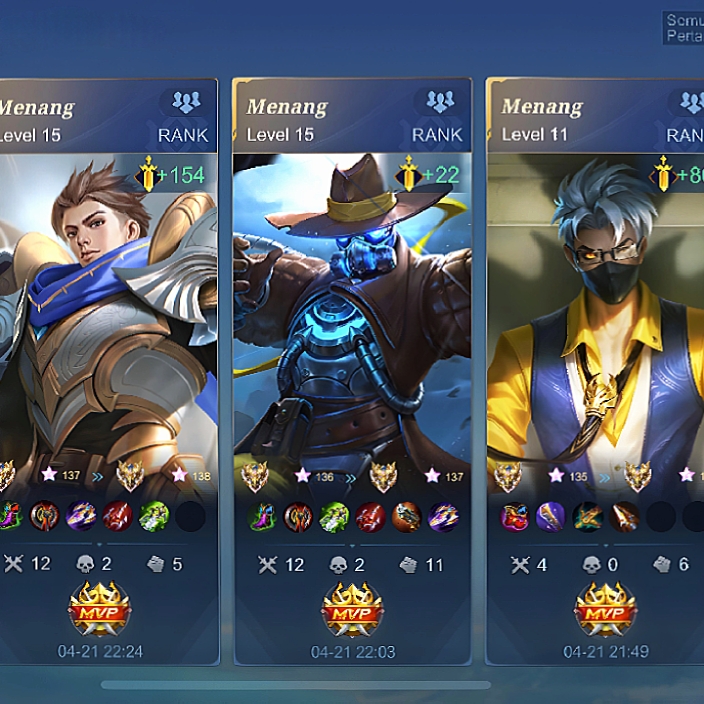Click the horizontal scrollbar below the match cards

[296, 685]
